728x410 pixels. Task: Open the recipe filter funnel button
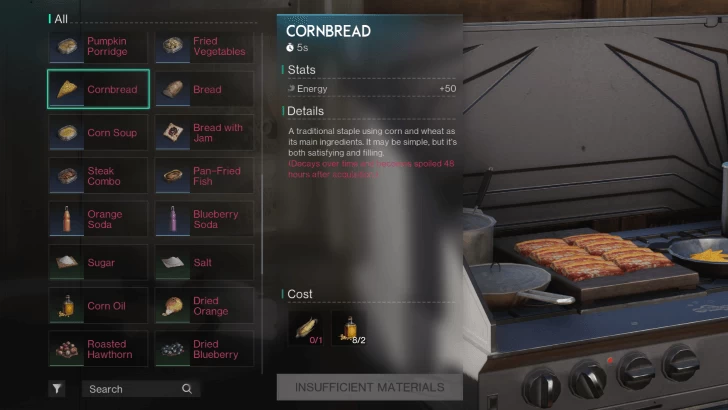(x=57, y=389)
